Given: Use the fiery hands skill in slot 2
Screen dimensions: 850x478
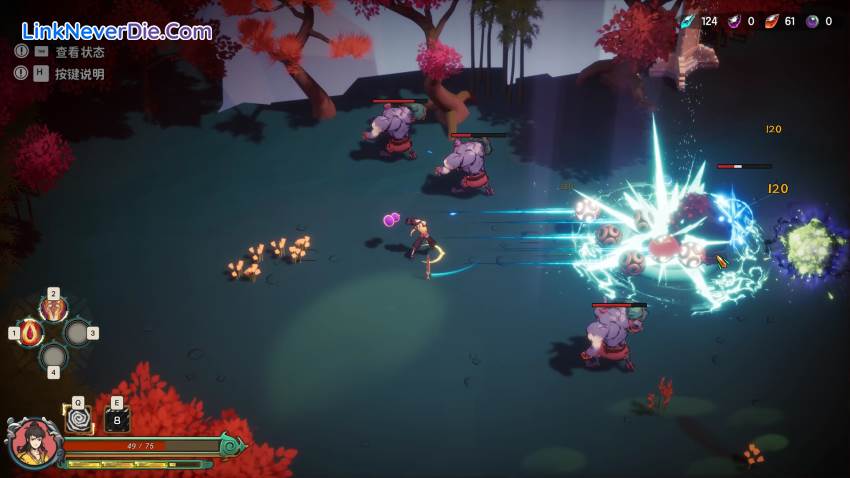Looking at the screenshot, I should pos(54,309).
